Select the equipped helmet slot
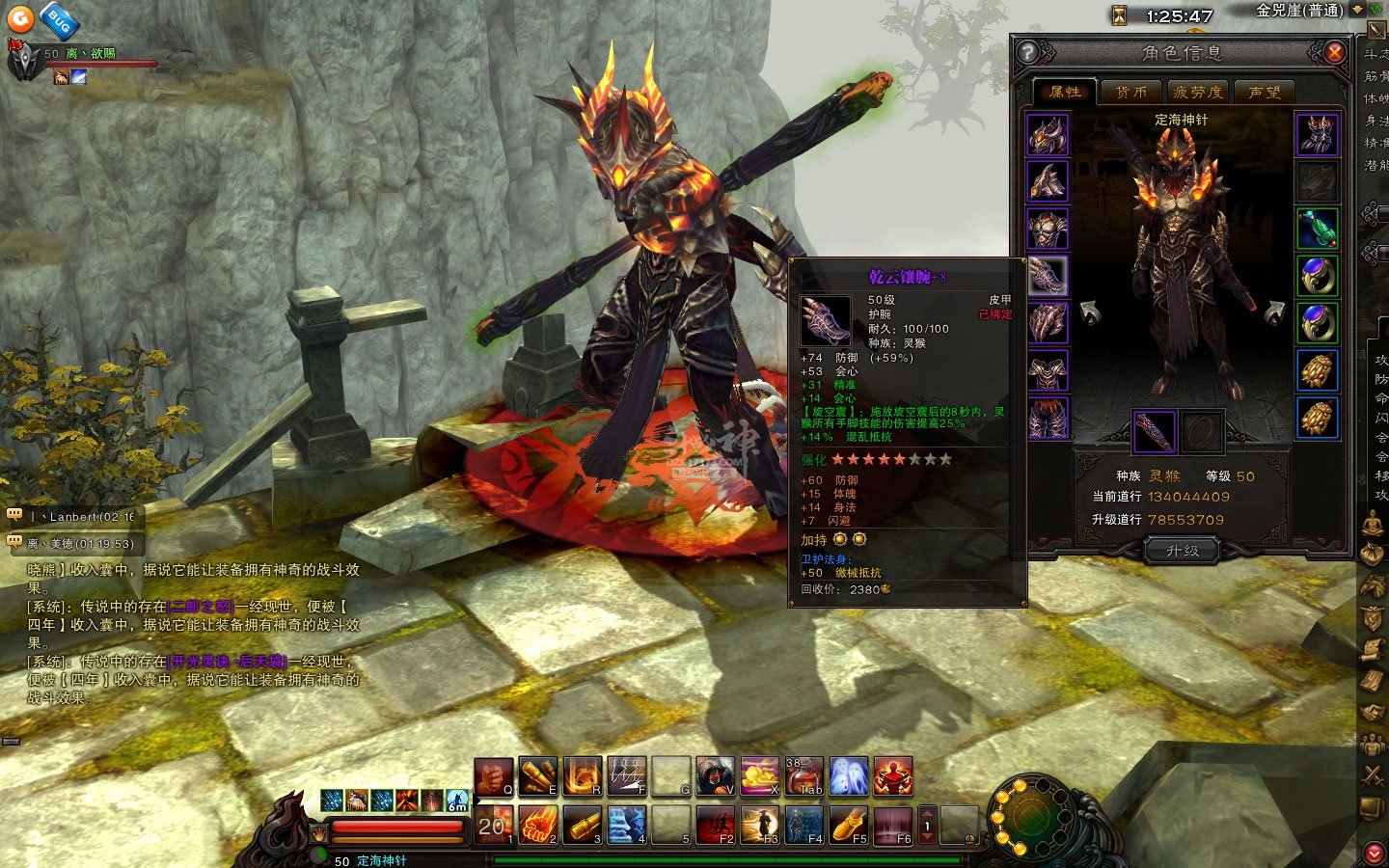1389x868 pixels. pyautogui.click(x=1048, y=134)
